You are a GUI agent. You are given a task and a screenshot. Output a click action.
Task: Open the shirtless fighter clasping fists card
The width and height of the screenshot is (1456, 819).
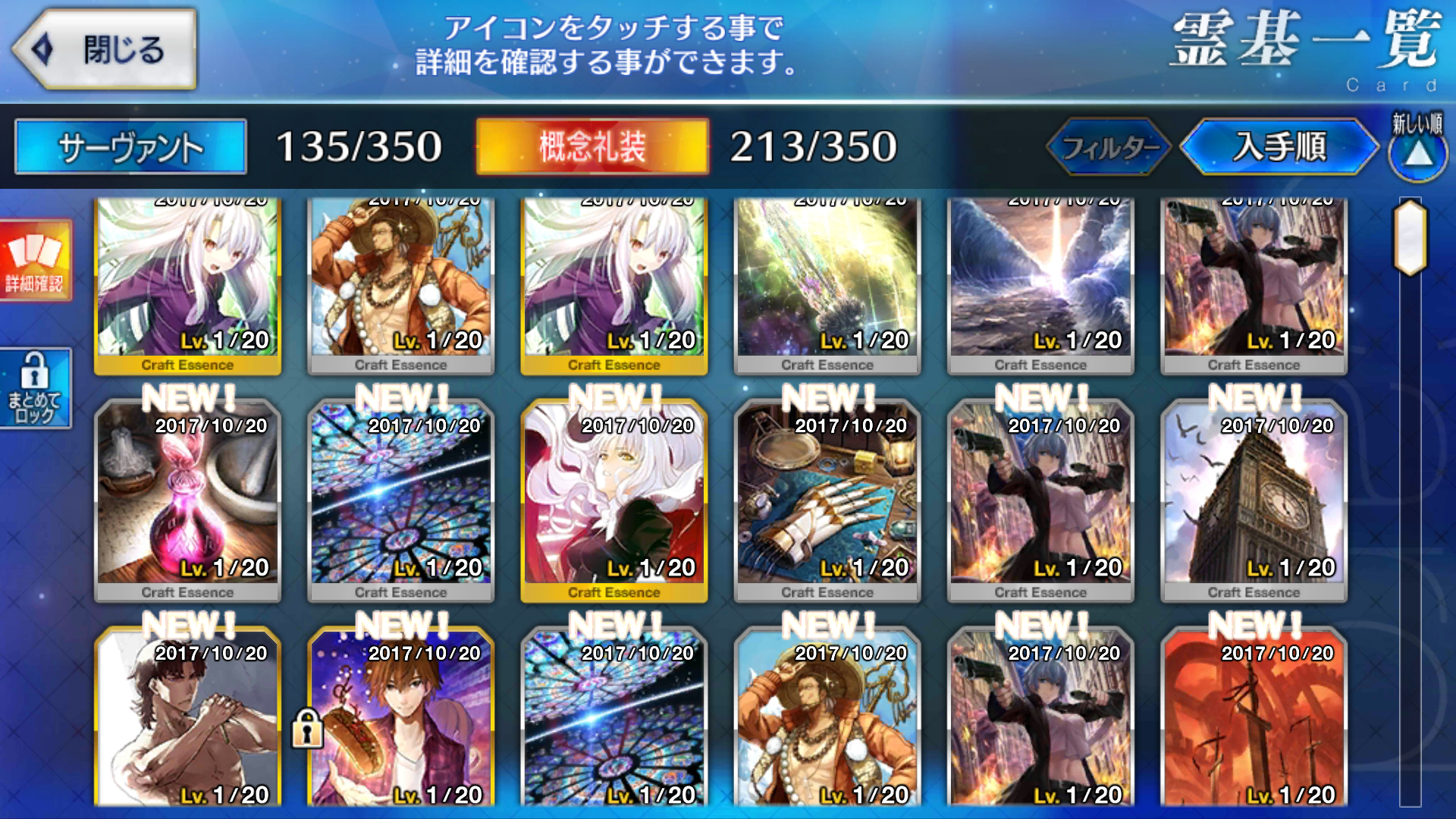[187, 720]
